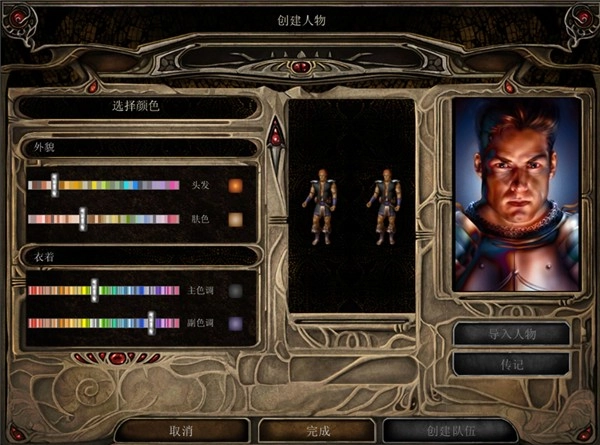Select the character portrait image
The image size is (600, 445).
(516, 195)
